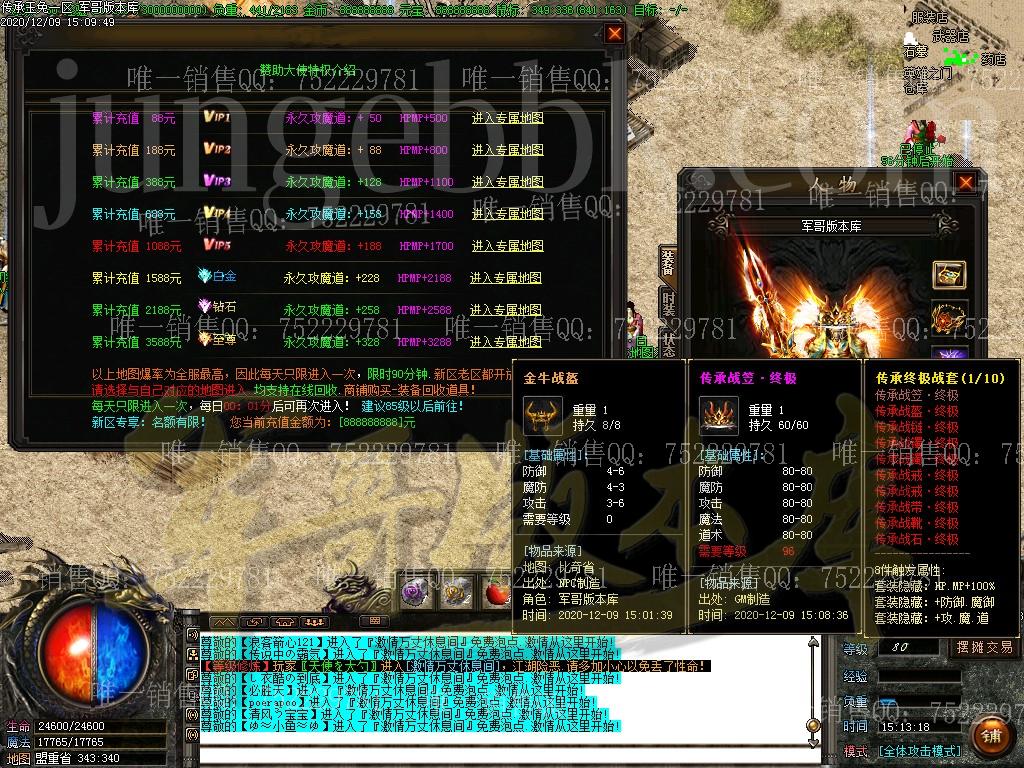Enter the VIP1 exclusive map
The height and width of the screenshot is (768, 1024).
pyautogui.click(x=507, y=118)
